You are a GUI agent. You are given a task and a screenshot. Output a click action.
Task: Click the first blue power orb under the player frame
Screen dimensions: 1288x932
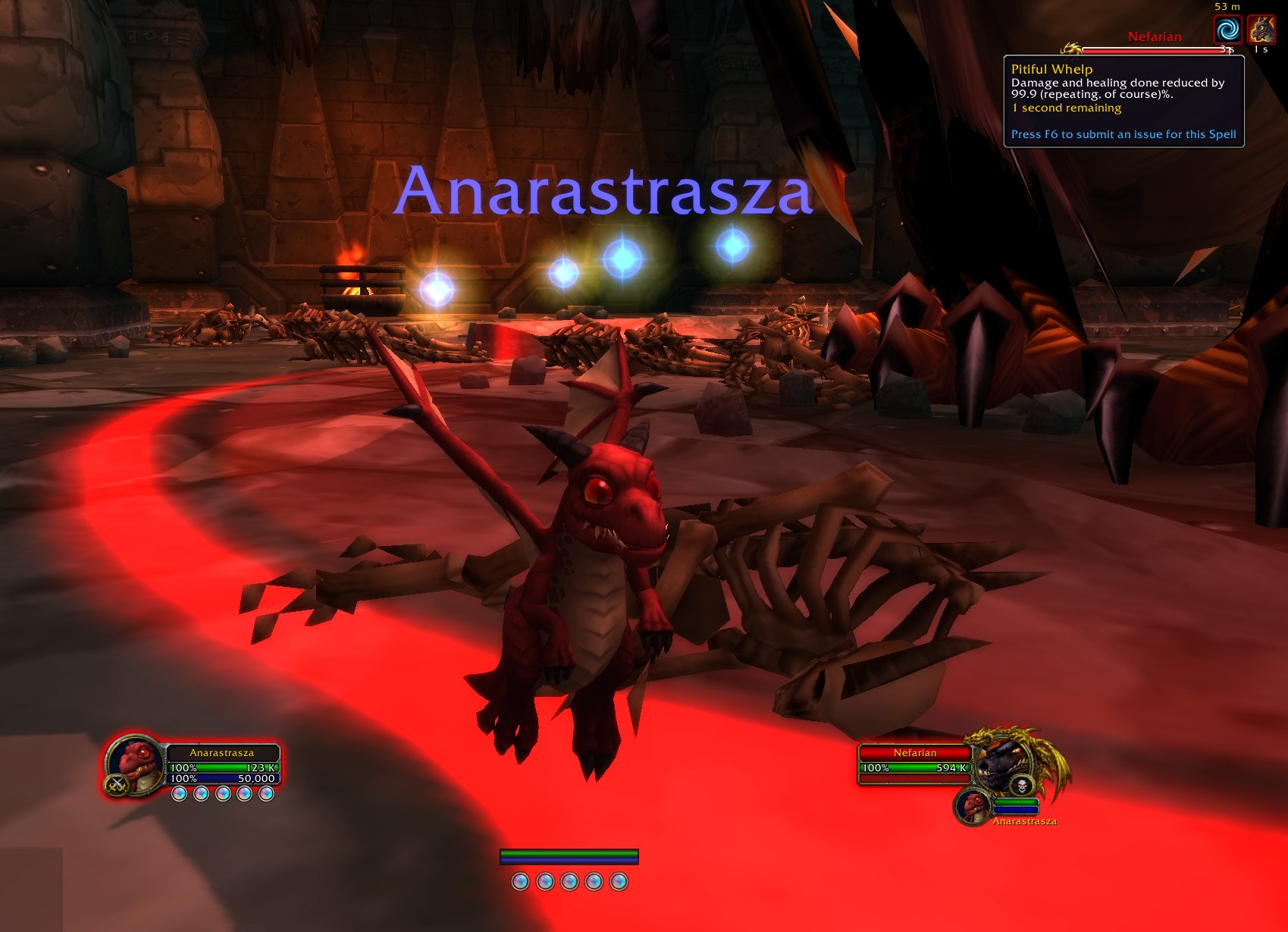coord(180,795)
